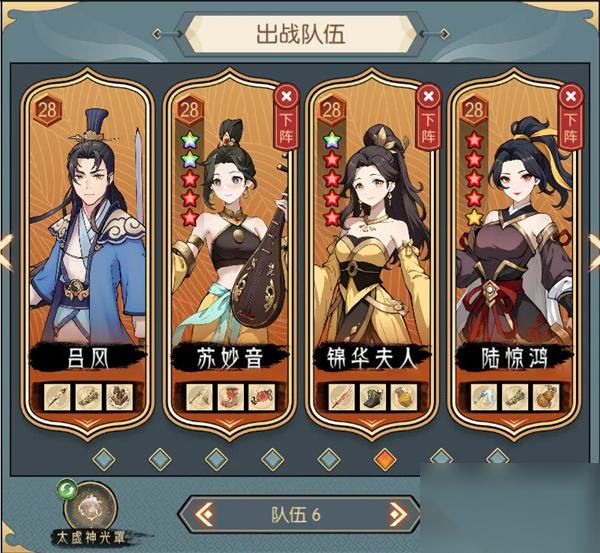Choose the 锦华夫人 hero card
This screenshot has width=600, height=553.
pos(372,250)
